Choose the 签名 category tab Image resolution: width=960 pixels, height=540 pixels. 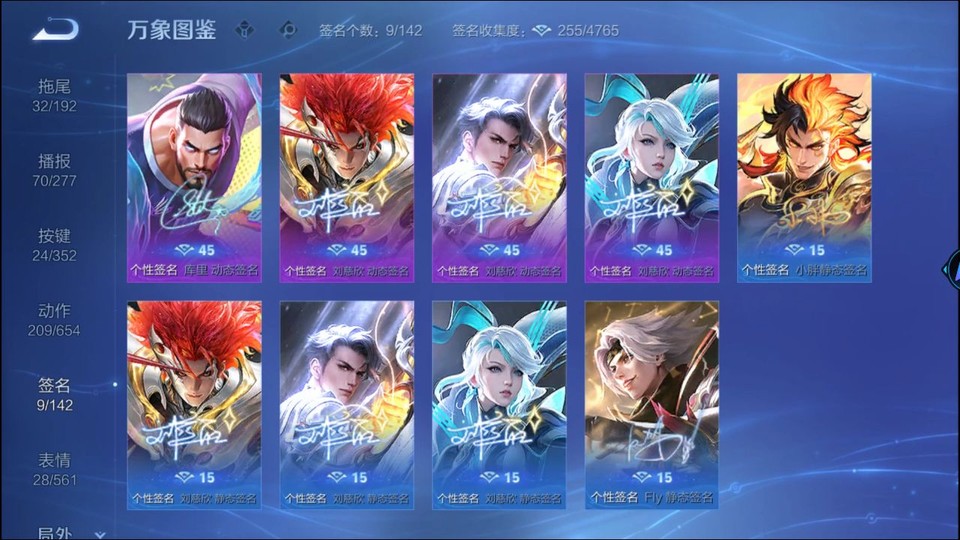54,395
